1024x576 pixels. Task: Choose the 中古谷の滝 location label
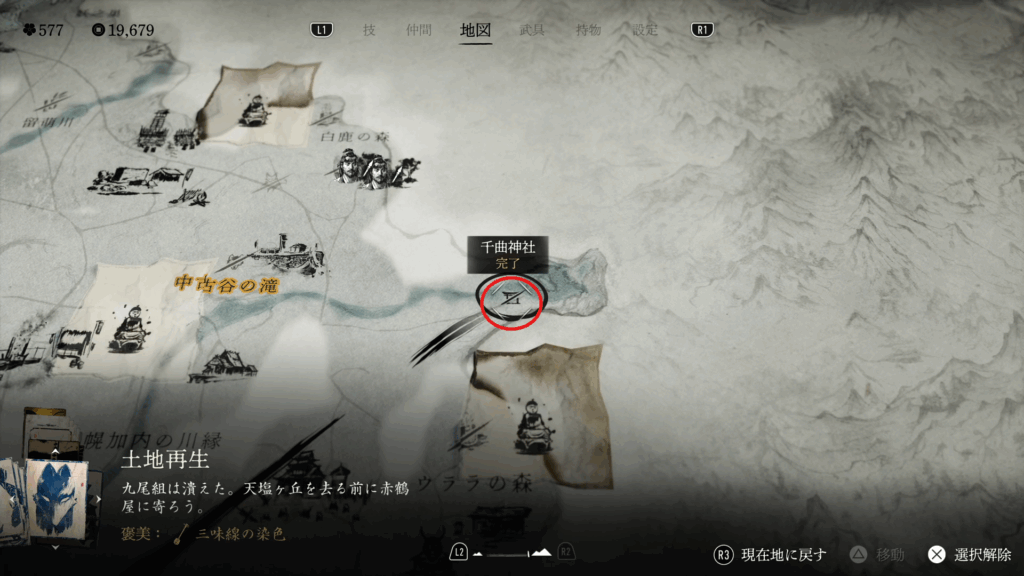coord(226,285)
